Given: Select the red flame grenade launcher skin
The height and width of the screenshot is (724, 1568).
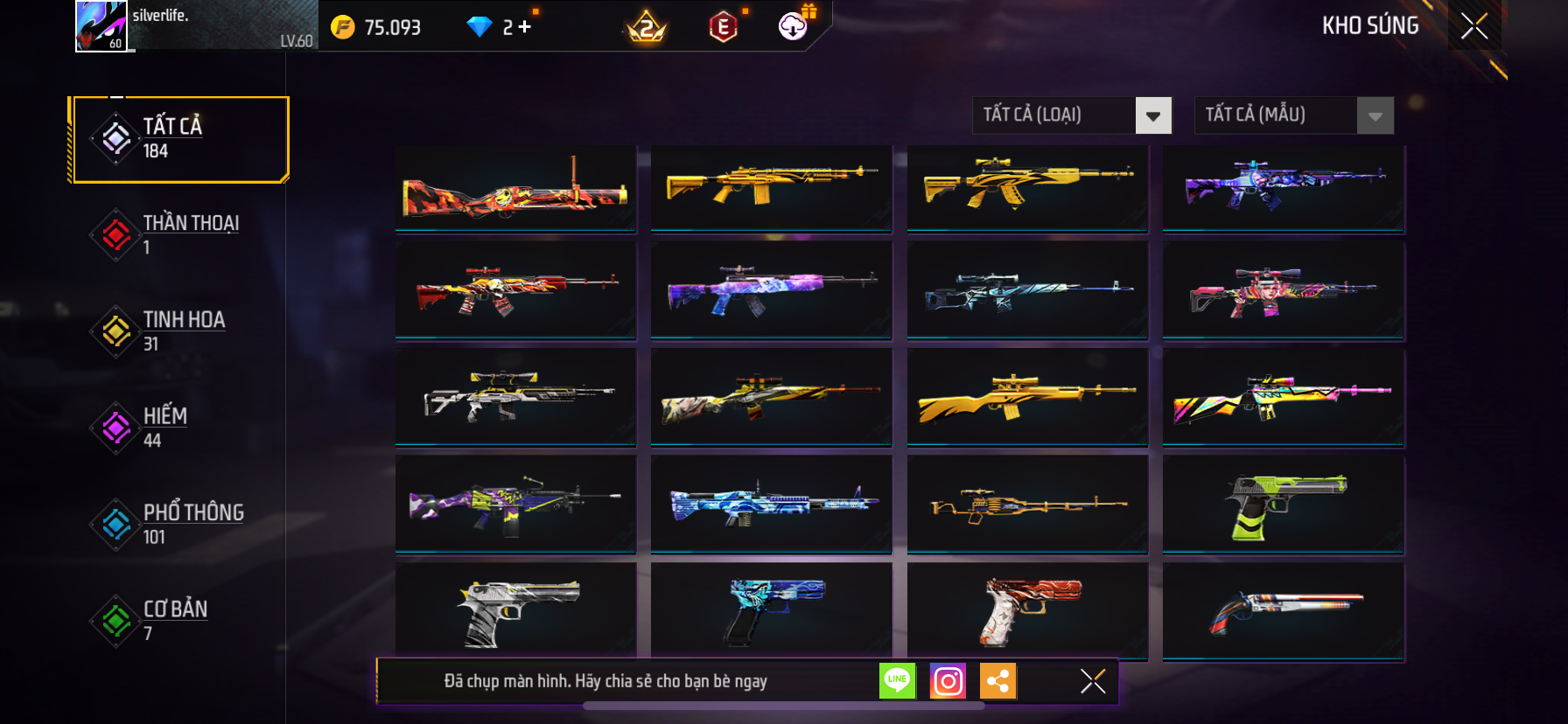Looking at the screenshot, I should point(515,189).
